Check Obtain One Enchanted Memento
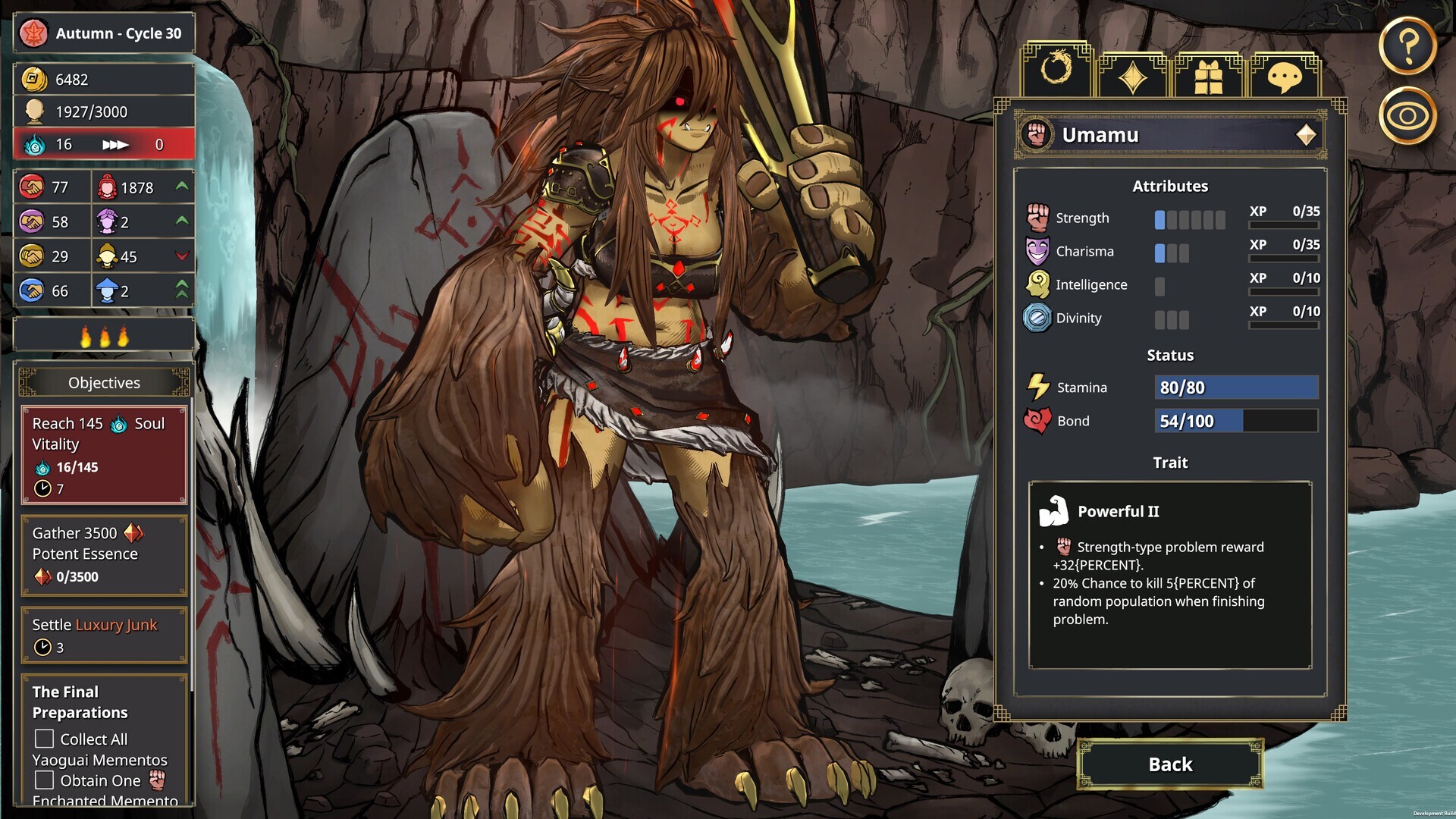The height and width of the screenshot is (819, 1456). tap(43, 780)
